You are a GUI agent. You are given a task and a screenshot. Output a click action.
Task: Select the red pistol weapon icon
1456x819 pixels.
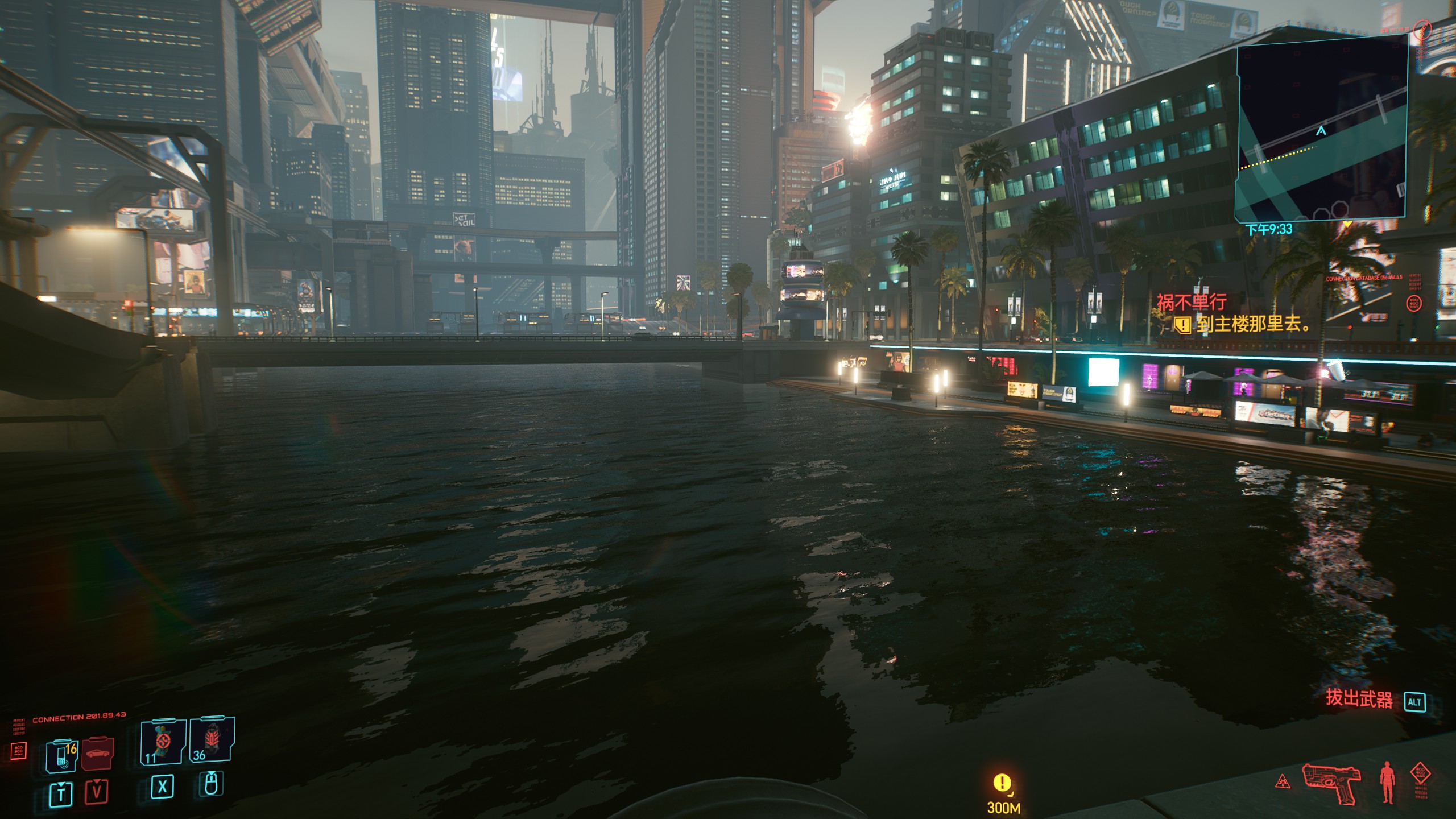click(x=1331, y=783)
